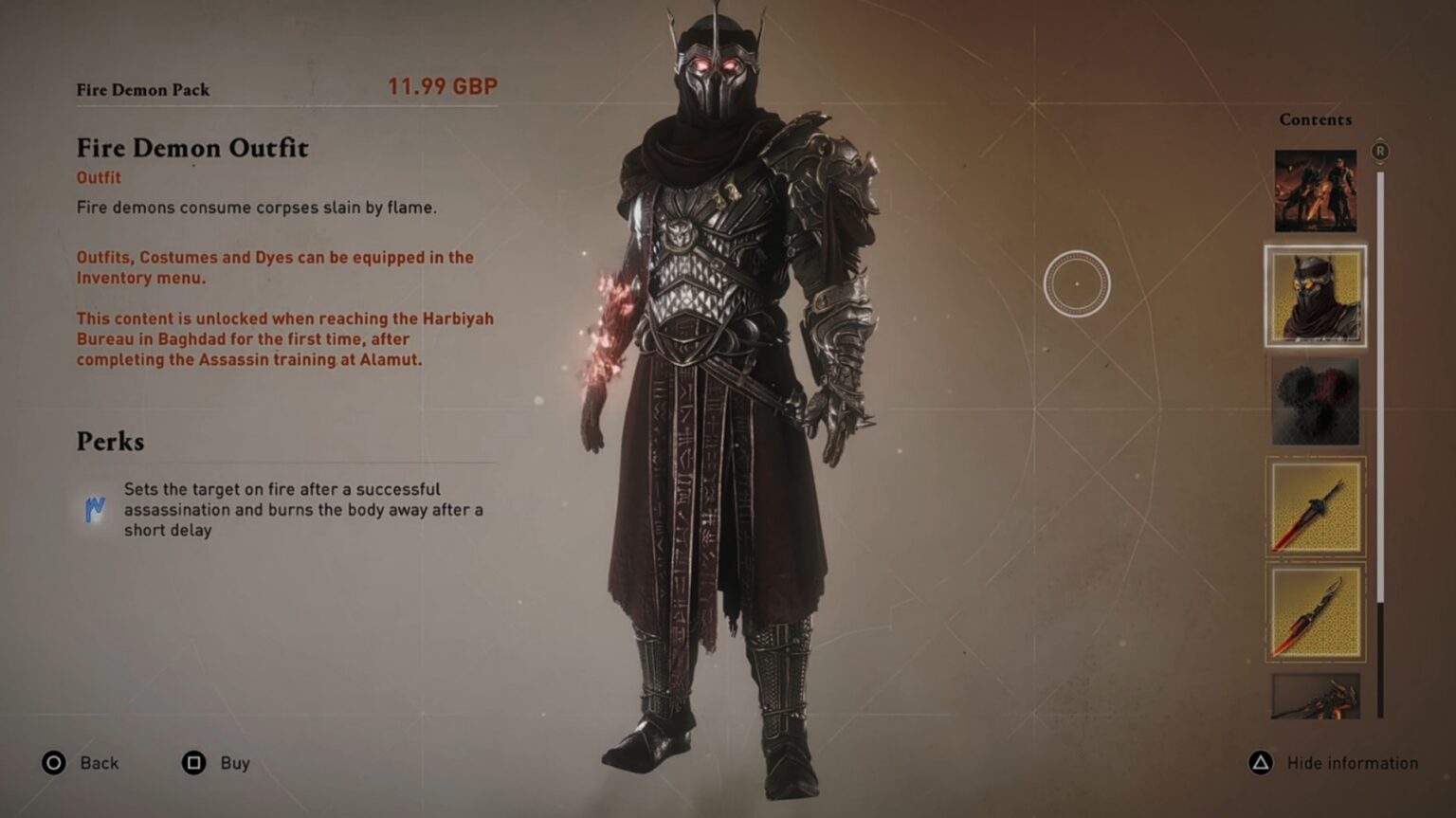Click the circular rotation control beside the character
The height and width of the screenshot is (818, 1456).
pos(1076,282)
